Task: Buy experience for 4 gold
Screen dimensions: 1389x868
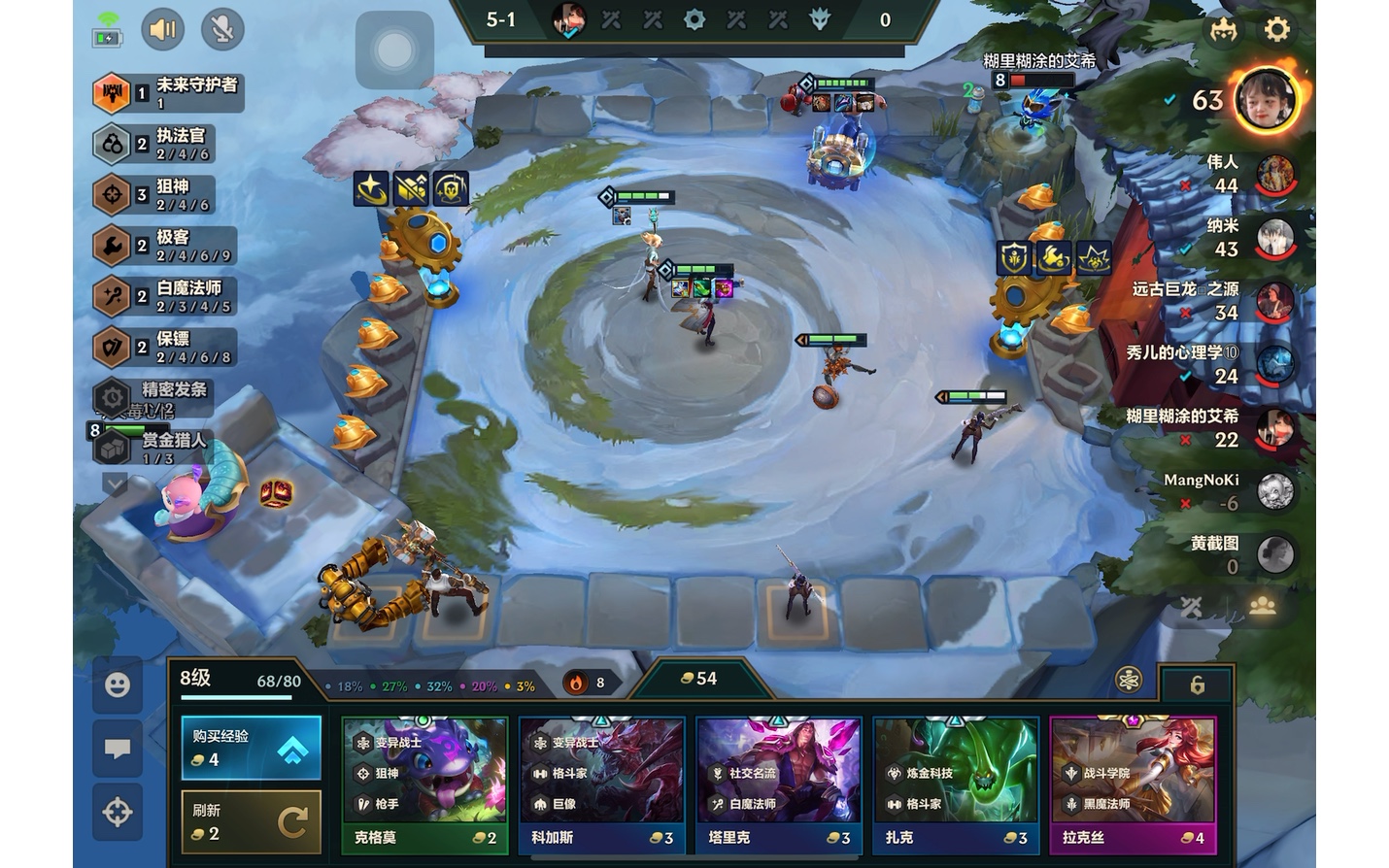Action: point(251,748)
